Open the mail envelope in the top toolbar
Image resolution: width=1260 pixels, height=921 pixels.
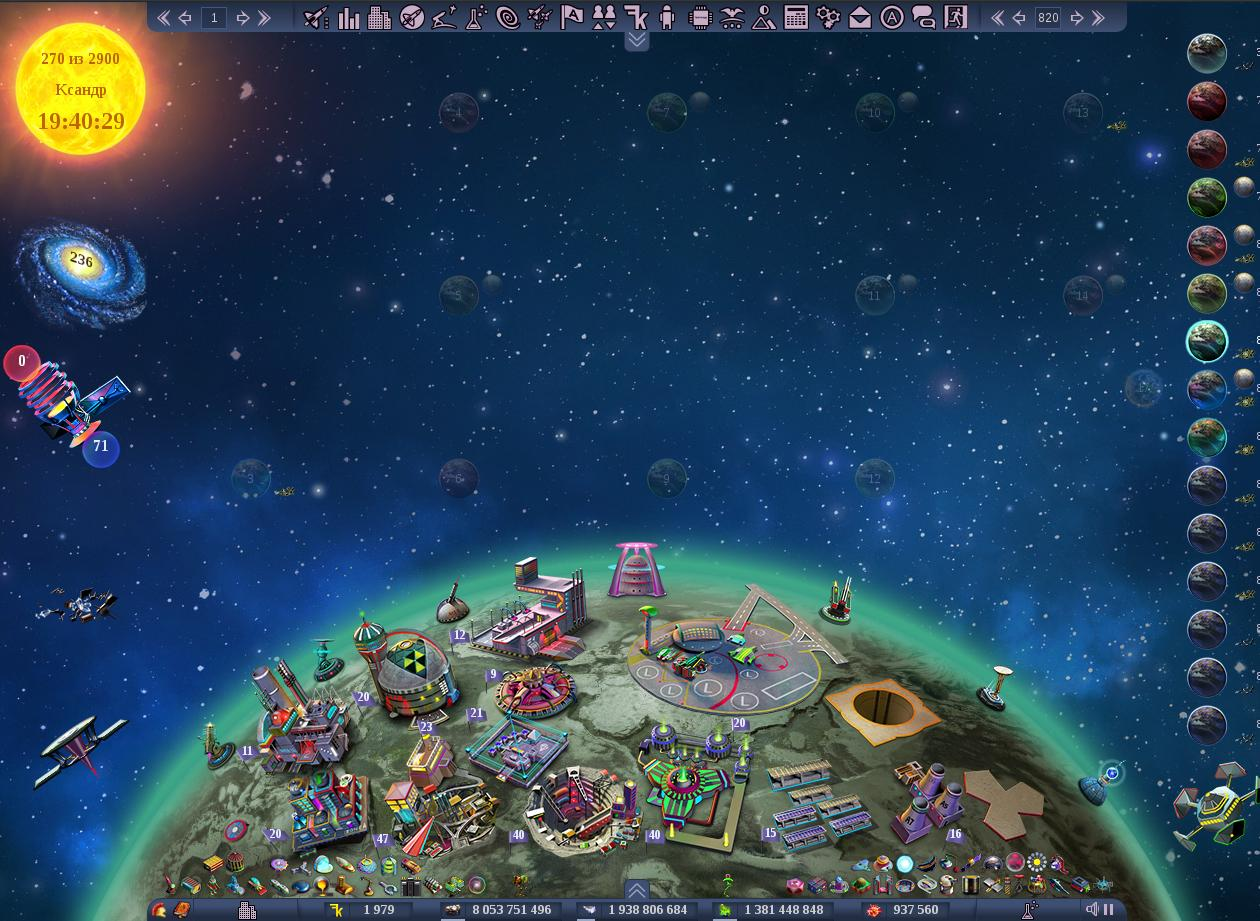(x=859, y=17)
